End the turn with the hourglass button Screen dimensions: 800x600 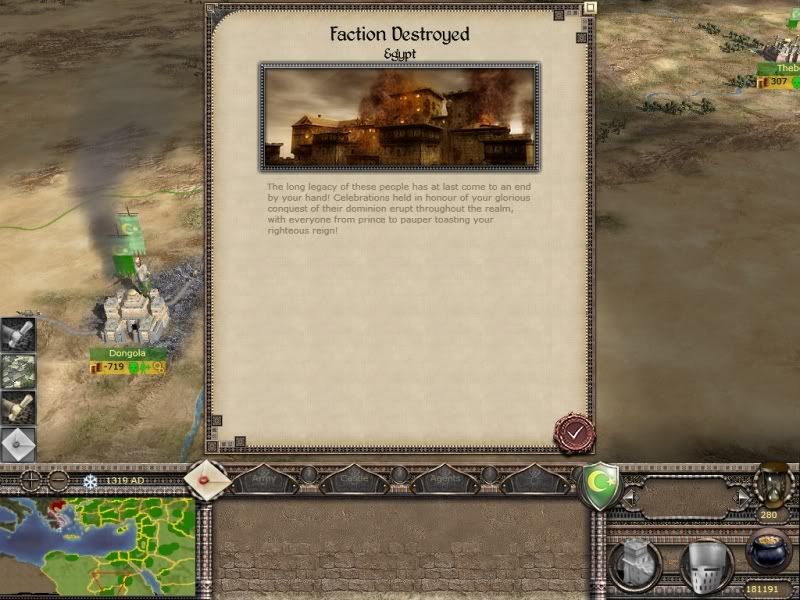click(x=771, y=484)
